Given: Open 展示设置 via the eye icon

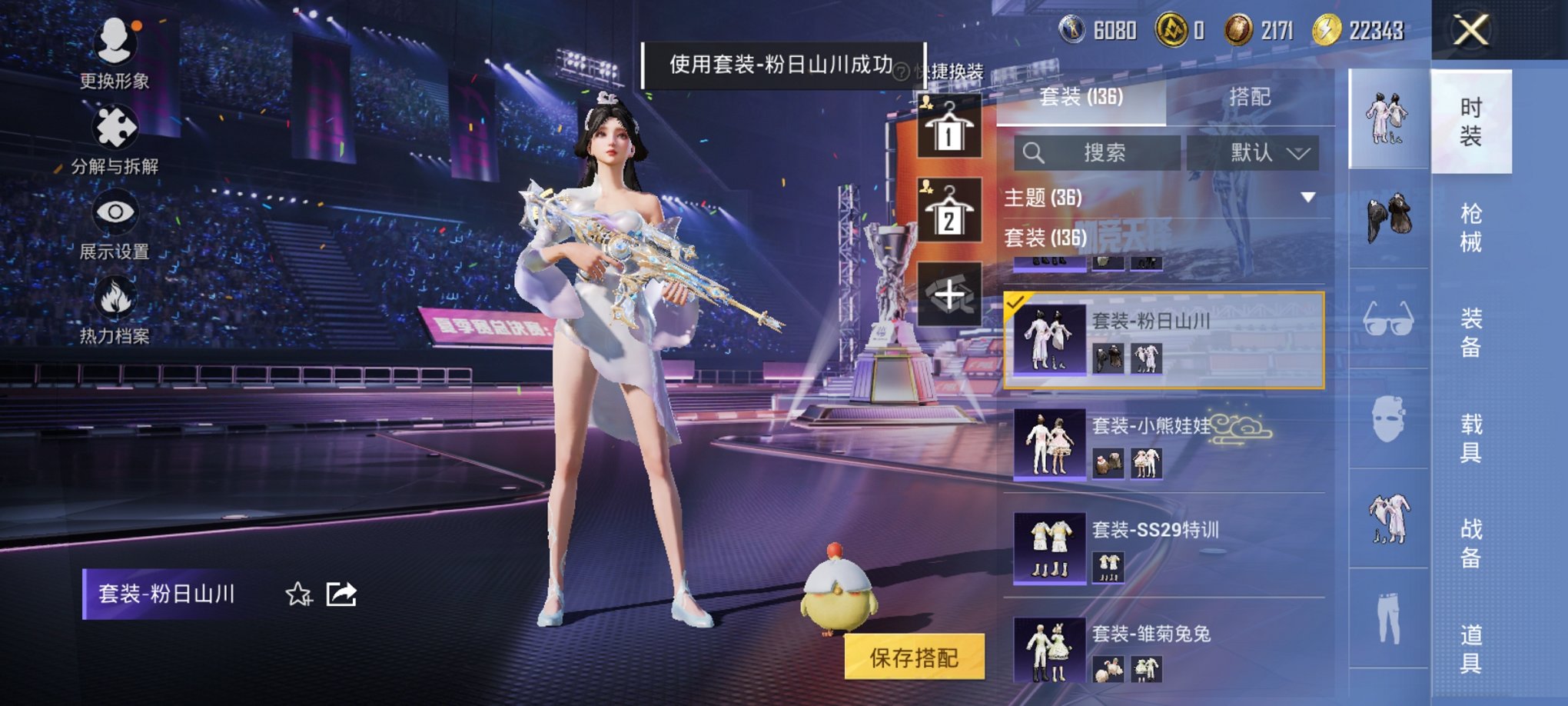Looking at the screenshot, I should (x=114, y=213).
